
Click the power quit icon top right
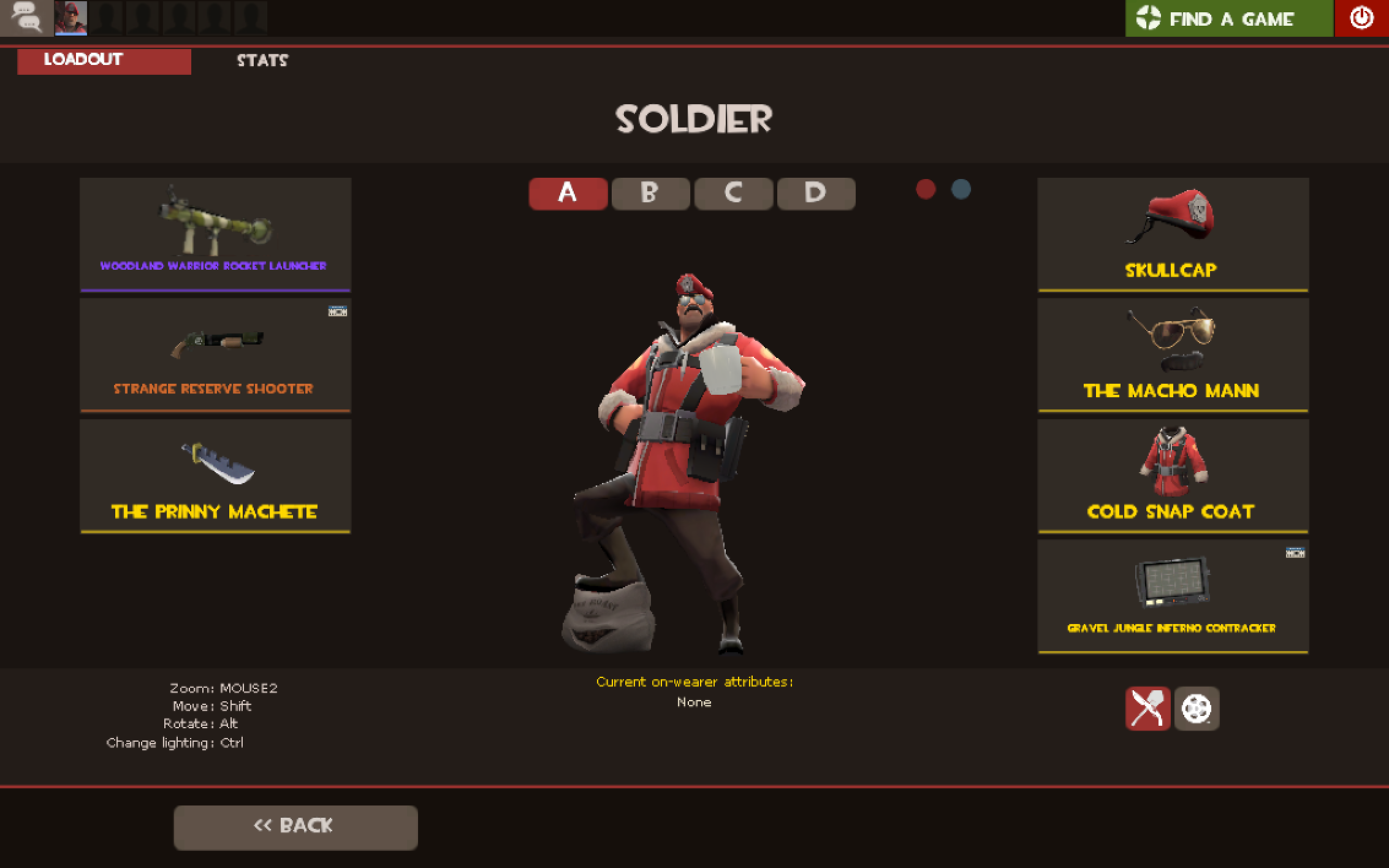[x=1361, y=17]
